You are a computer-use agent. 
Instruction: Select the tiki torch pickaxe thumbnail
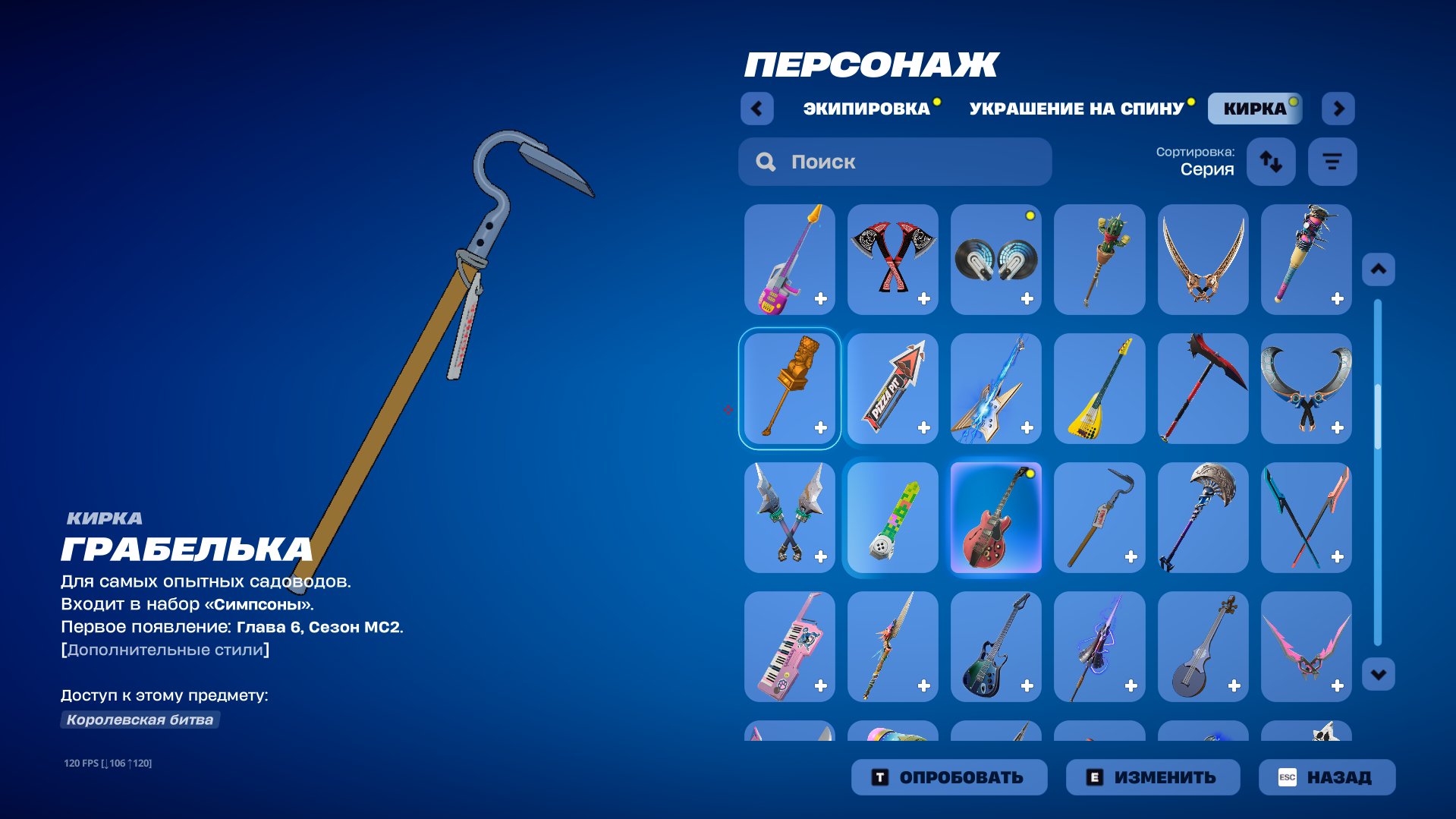point(788,389)
